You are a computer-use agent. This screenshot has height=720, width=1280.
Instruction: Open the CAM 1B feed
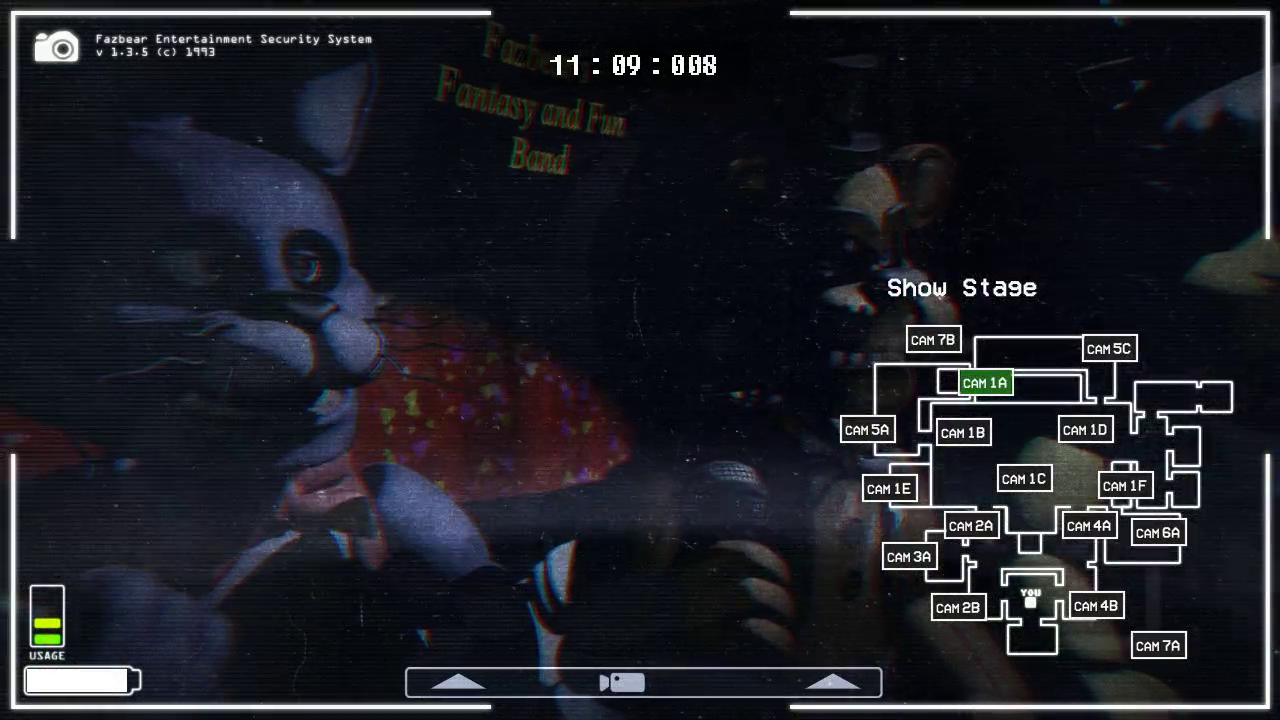click(x=962, y=432)
